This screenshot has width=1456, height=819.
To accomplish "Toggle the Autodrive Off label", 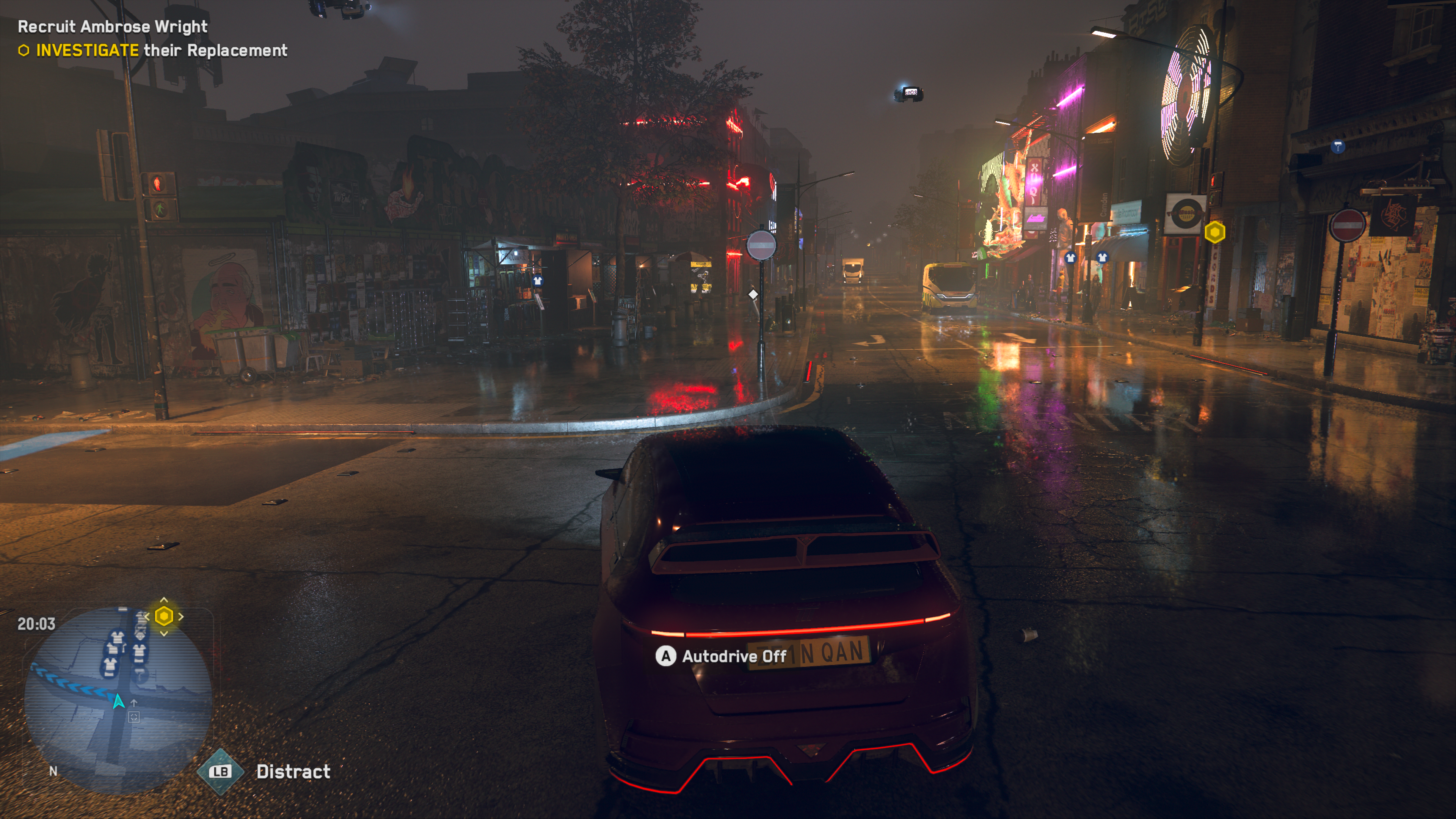I will (x=734, y=656).
